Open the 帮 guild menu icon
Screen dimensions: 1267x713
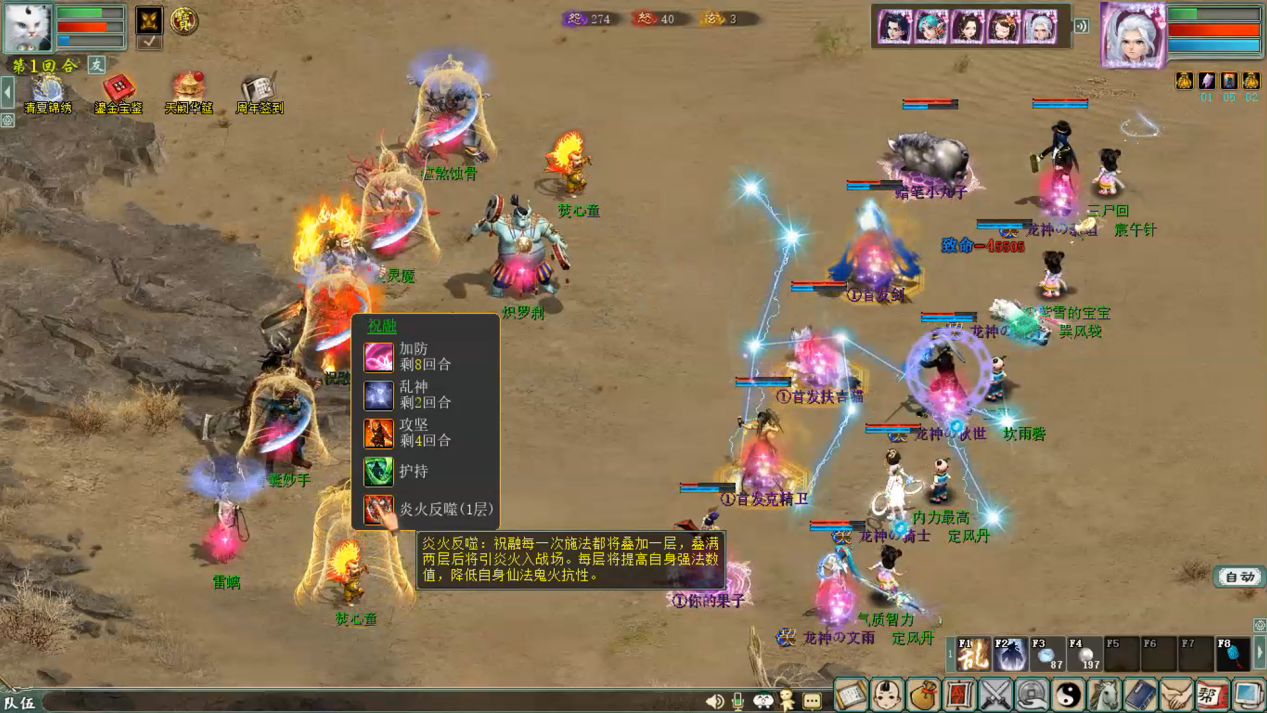(1212, 694)
